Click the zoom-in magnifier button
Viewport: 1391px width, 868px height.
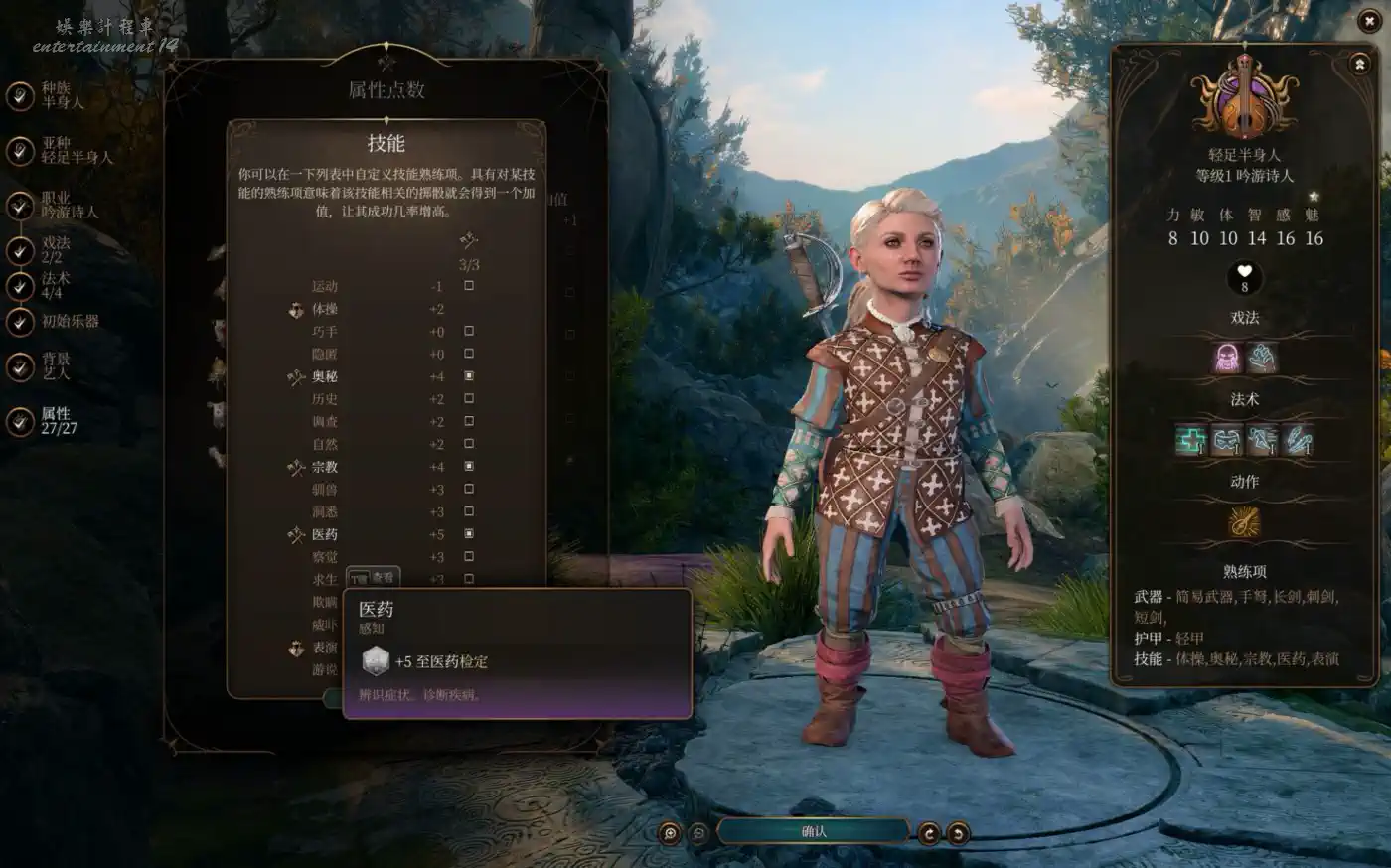pos(670,833)
